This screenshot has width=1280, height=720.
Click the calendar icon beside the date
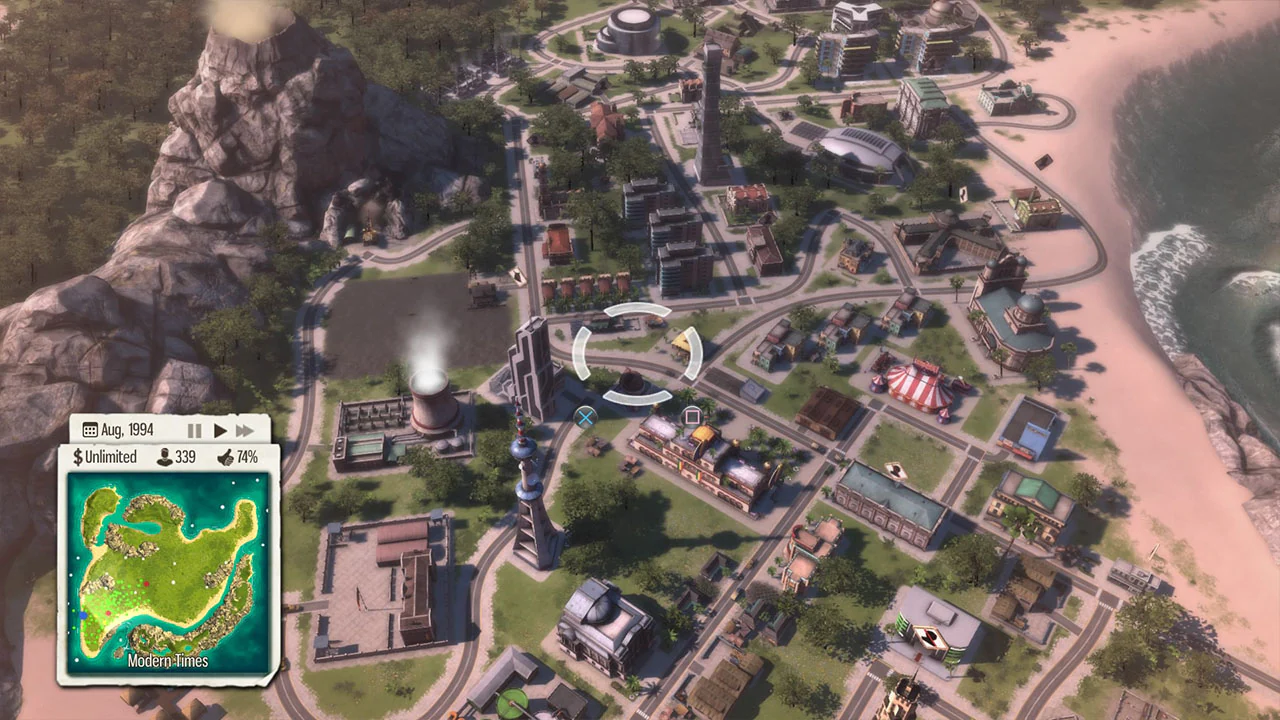[91, 429]
